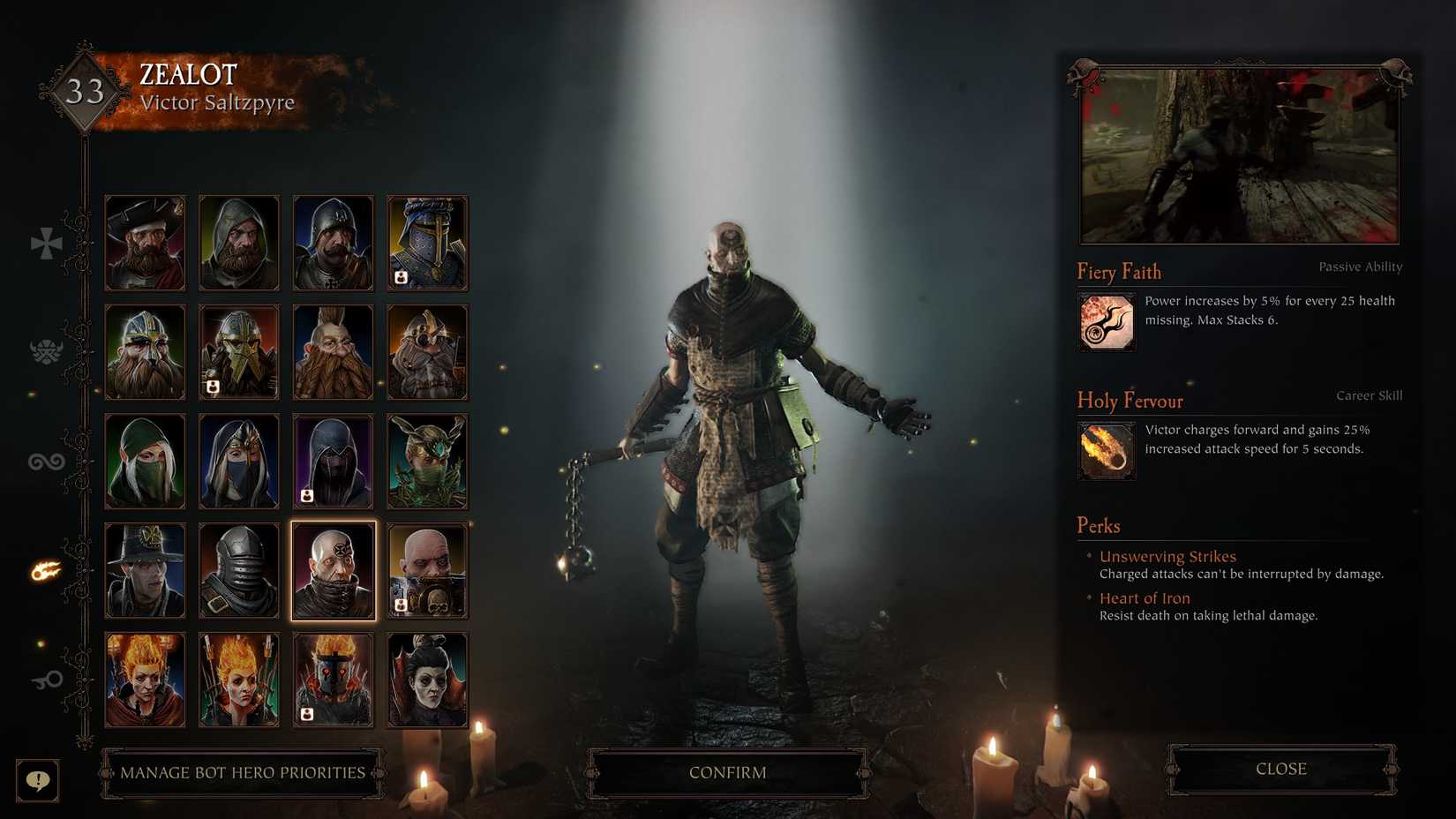Confirm the selected career
The image size is (1456, 819).
[727, 771]
